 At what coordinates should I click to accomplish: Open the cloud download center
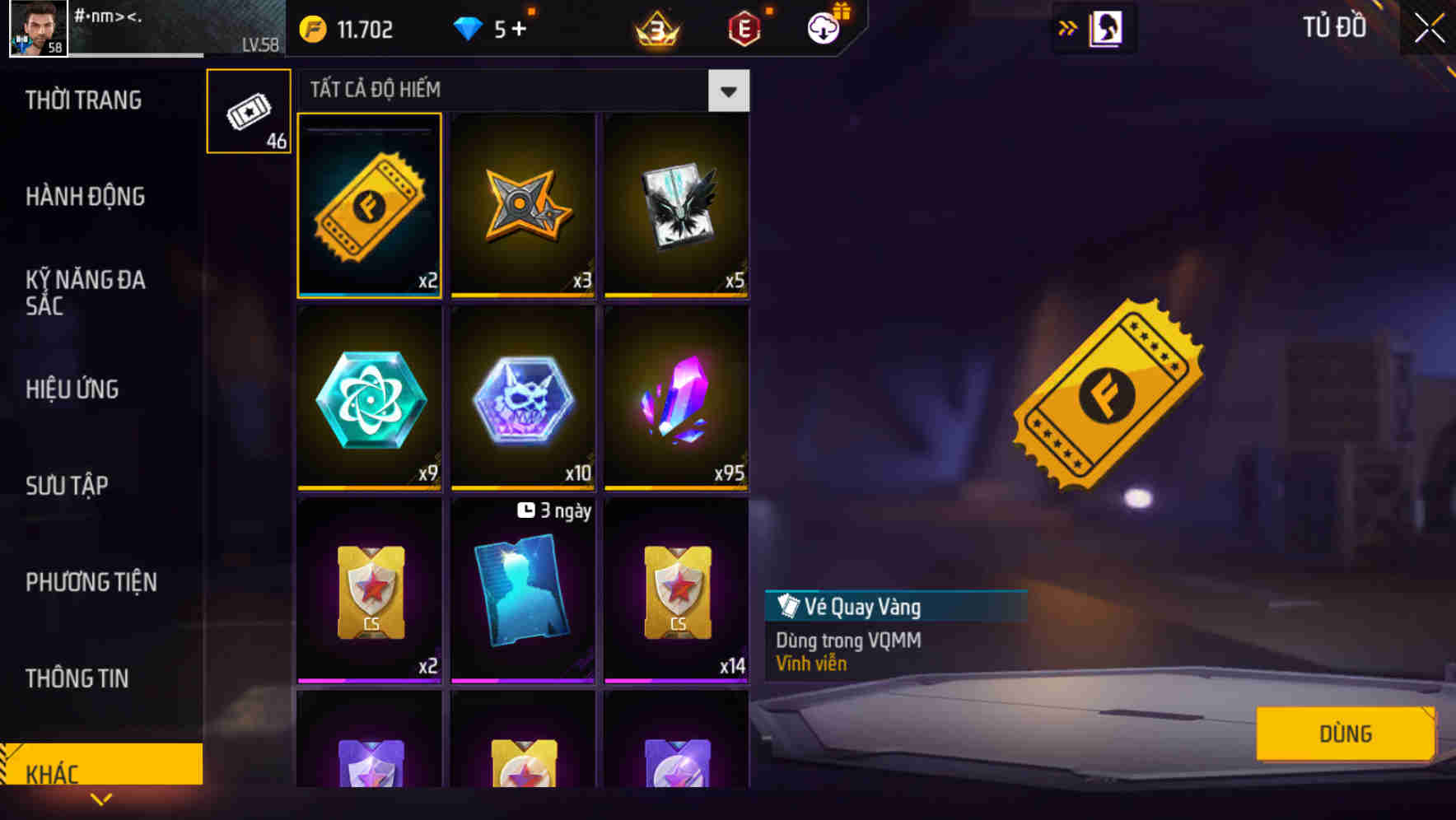pyautogui.click(x=822, y=27)
